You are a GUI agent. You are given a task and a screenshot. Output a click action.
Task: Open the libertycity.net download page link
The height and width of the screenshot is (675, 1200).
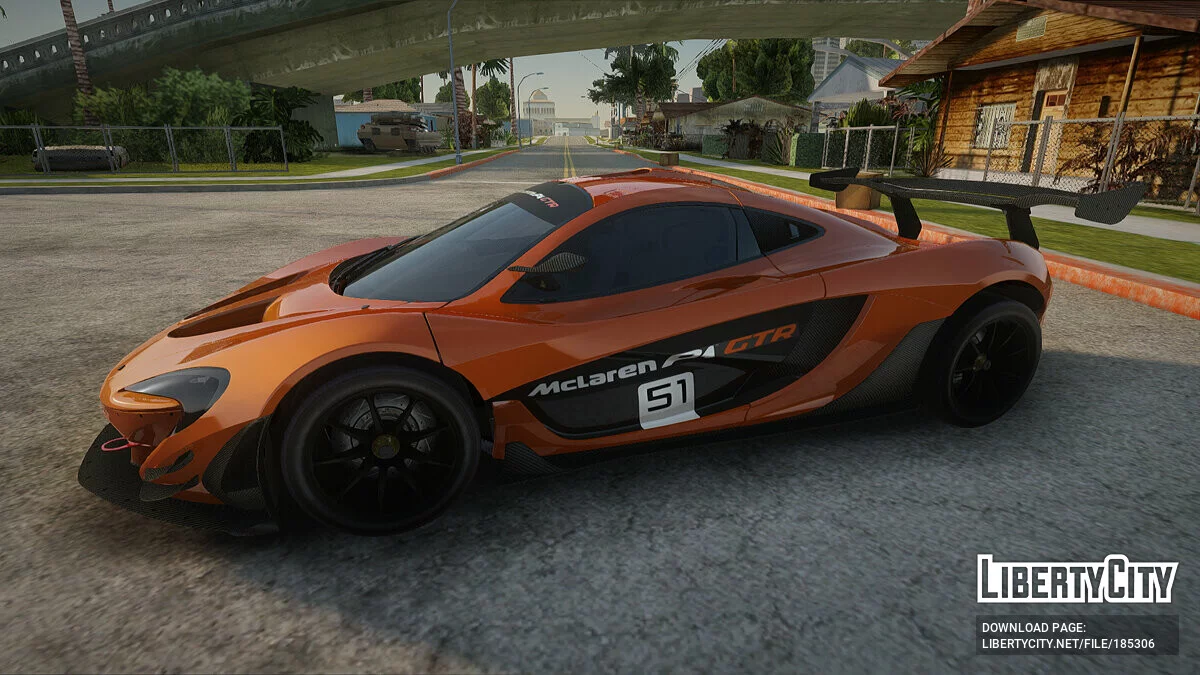coord(1067,644)
